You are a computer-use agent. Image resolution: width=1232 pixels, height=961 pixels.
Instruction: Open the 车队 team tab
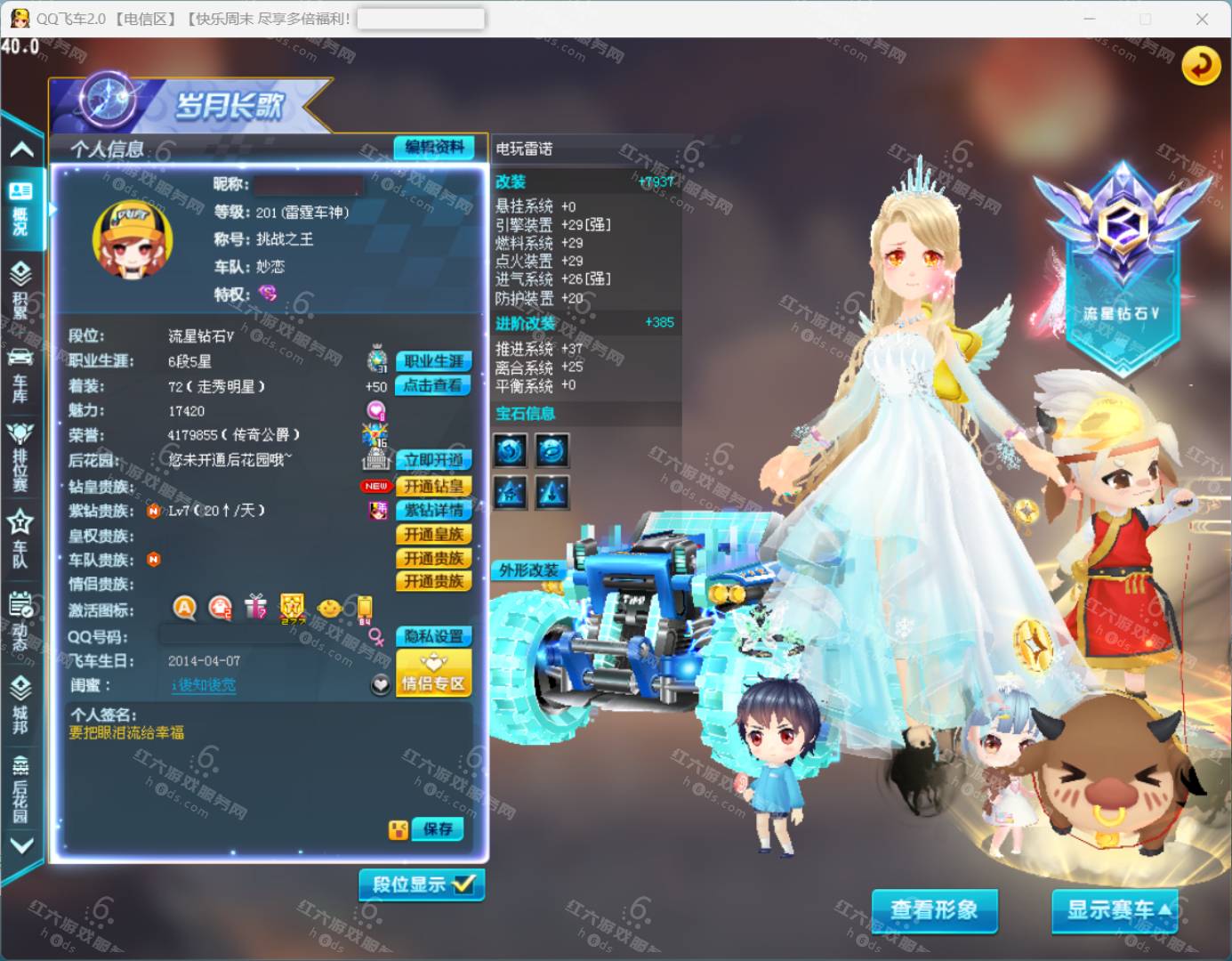tap(20, 537)
